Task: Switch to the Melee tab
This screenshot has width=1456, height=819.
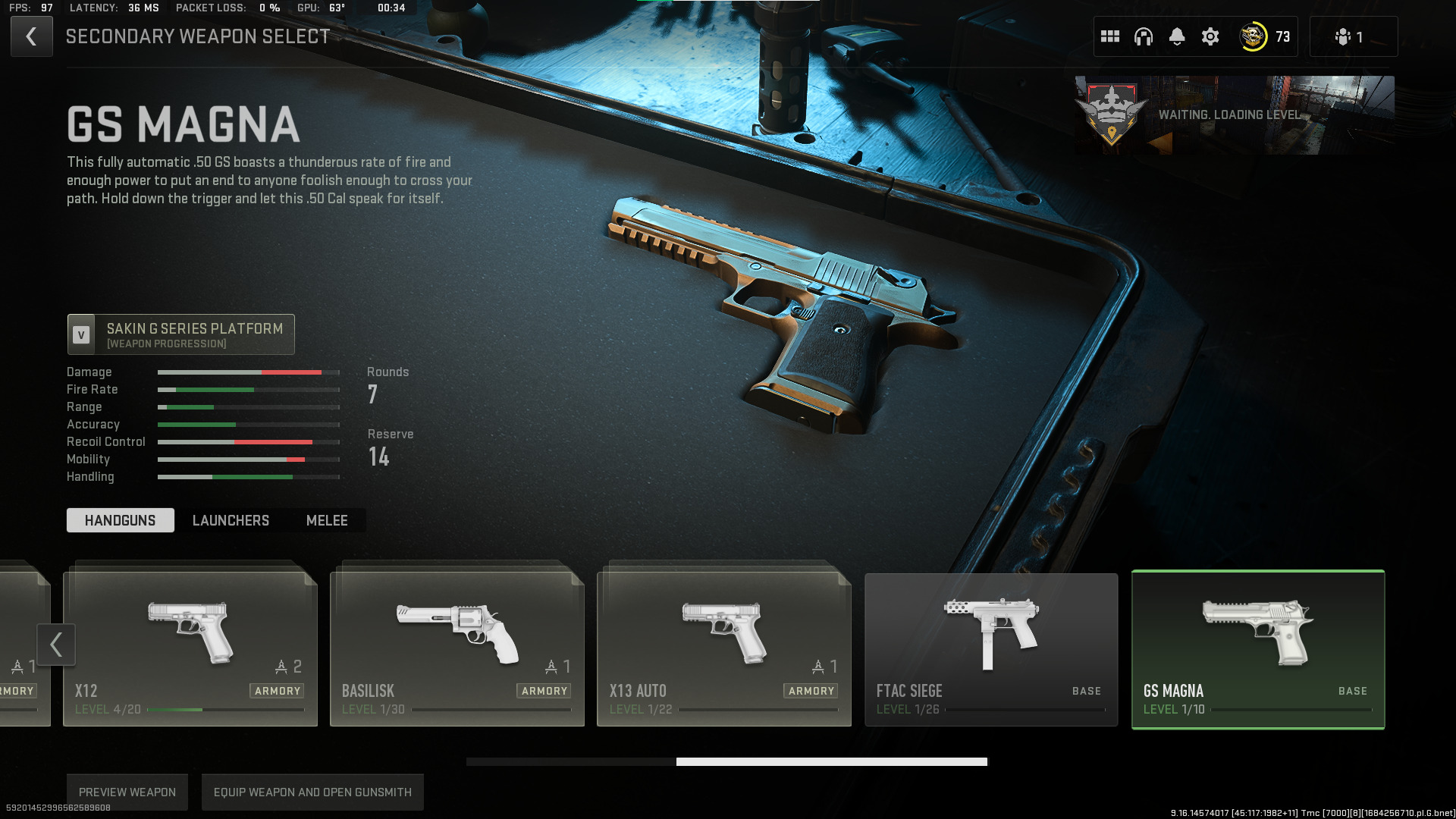Action: [x=327, y=520]
